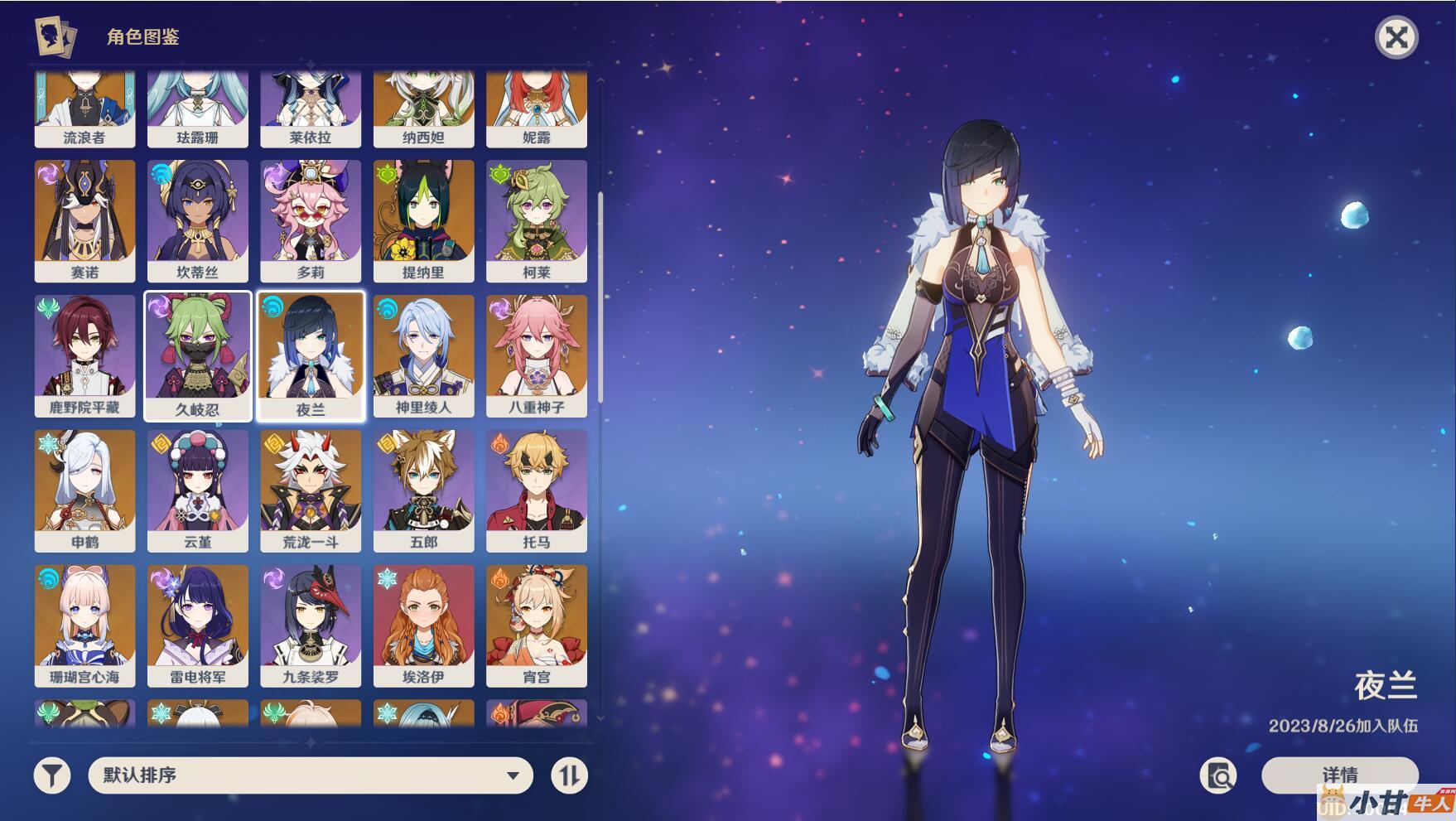
Task: Choose the 坎蒂丝 character portrait
Action: pyautogui.click(x=197, y=221)
